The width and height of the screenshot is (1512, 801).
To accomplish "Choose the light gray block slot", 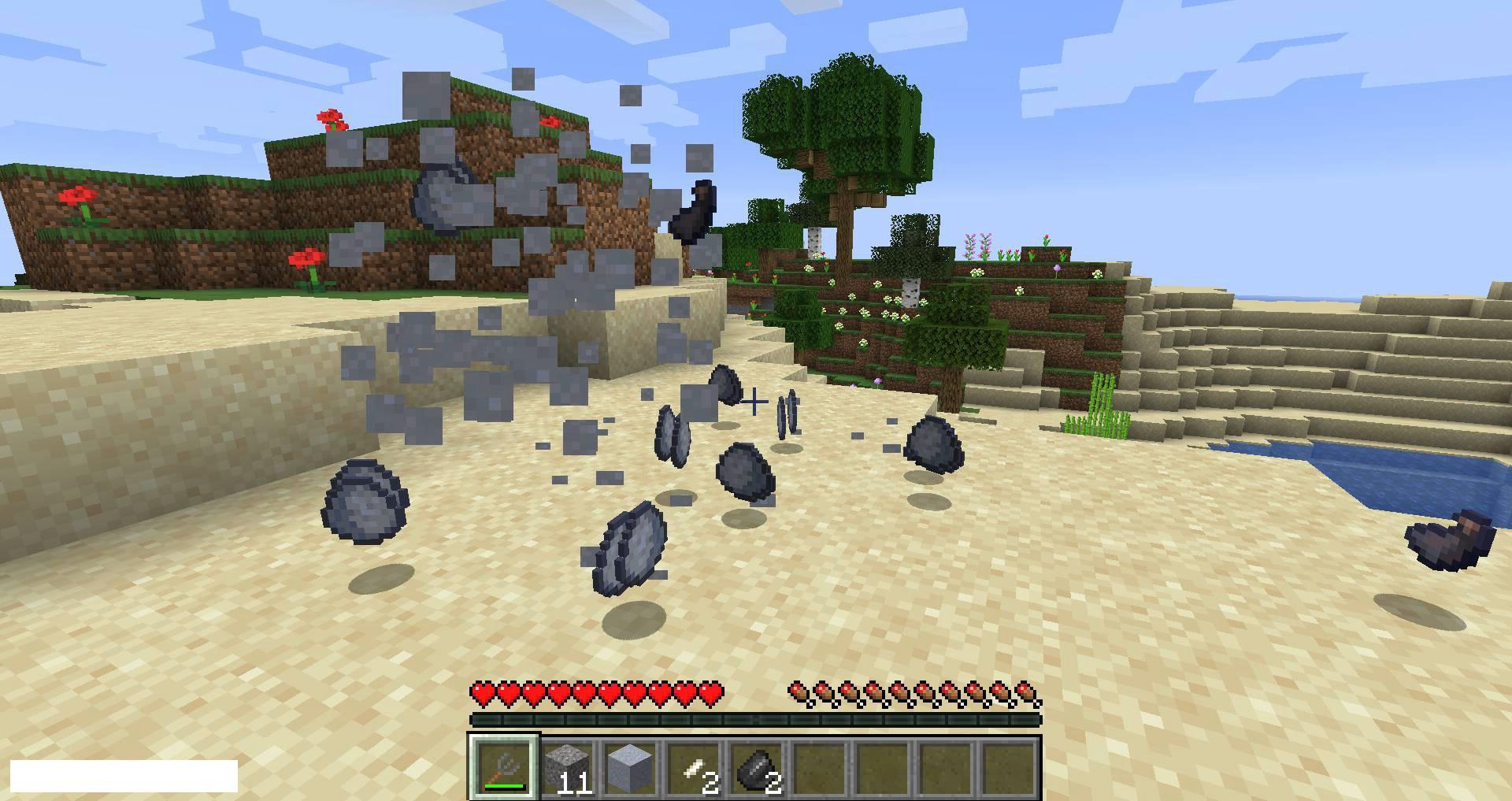I will 631,768.
